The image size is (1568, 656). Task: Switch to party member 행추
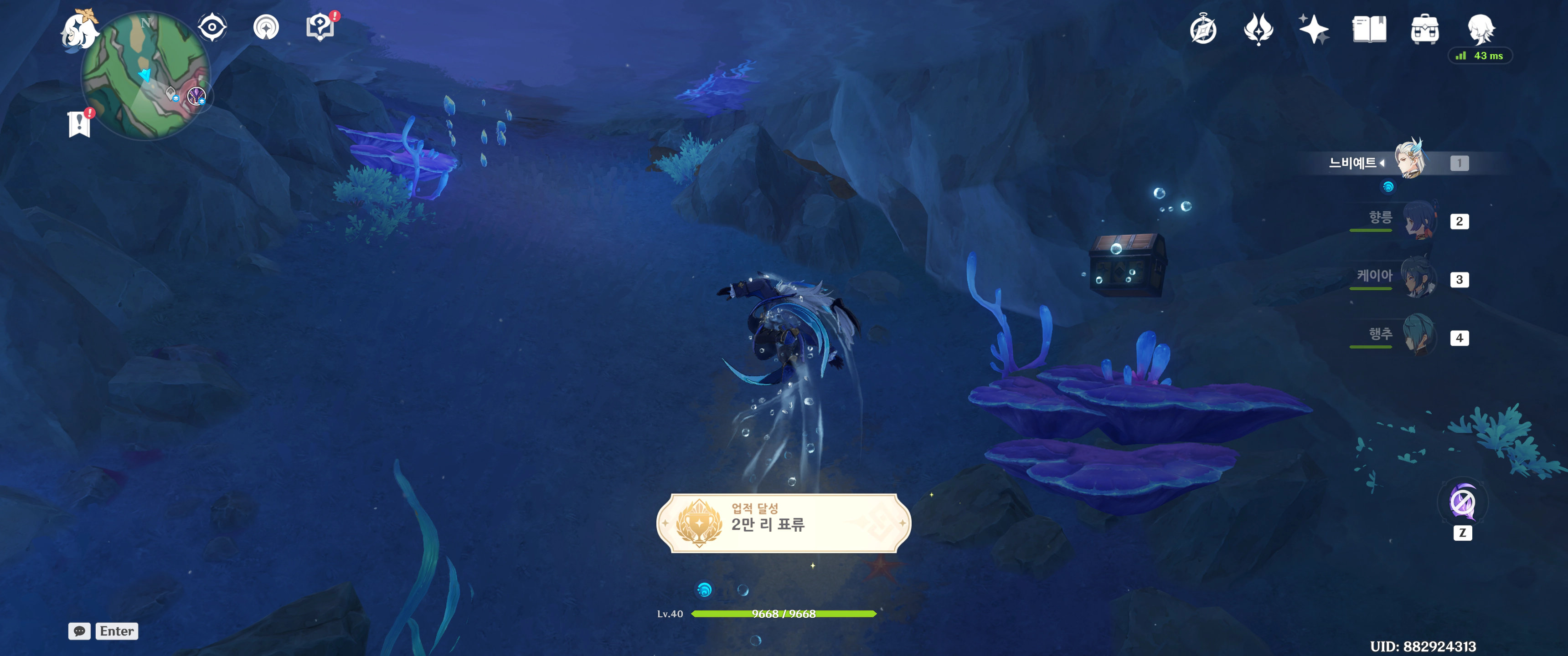[x=1418, y=336]
